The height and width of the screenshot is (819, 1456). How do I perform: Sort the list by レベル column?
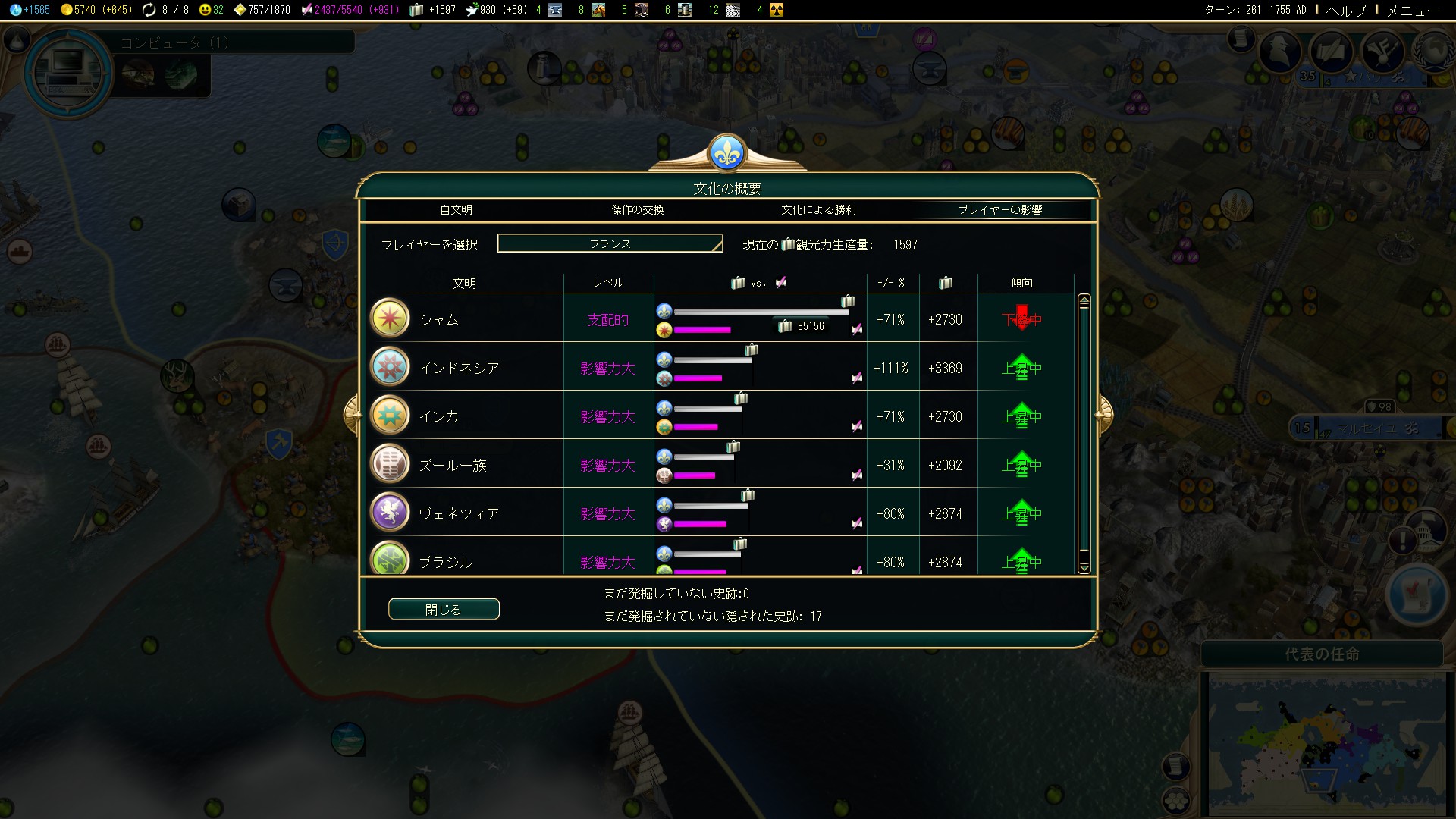(608, 283)
